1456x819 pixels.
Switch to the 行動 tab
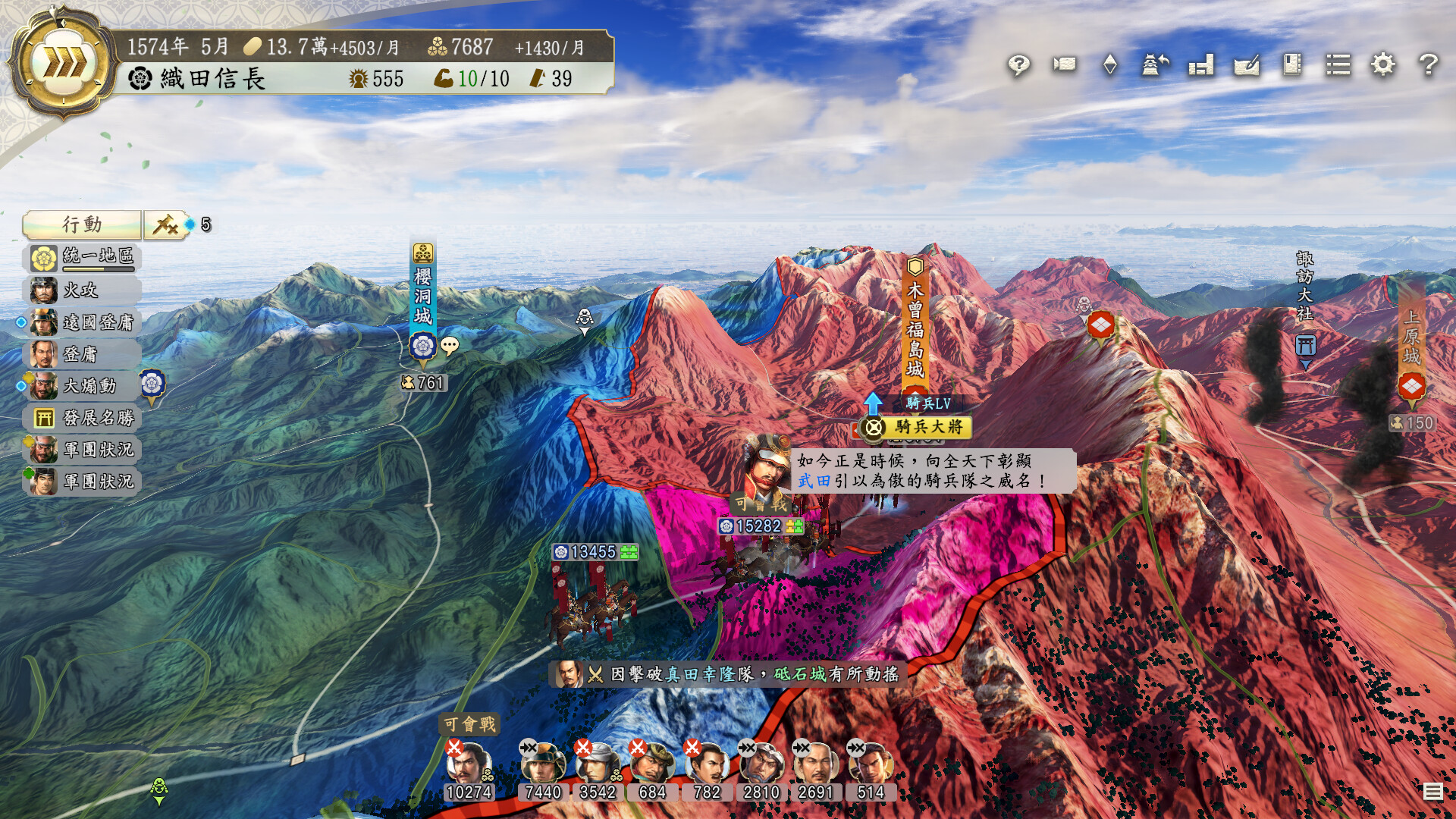click(82, 224)
